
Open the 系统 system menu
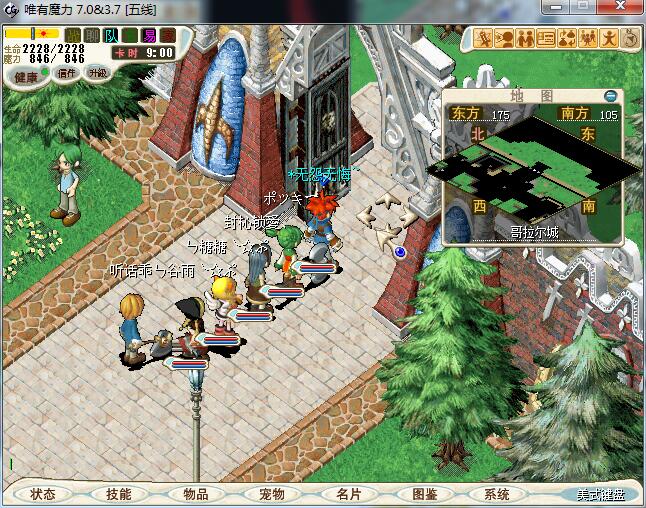(x=497, y=494)
